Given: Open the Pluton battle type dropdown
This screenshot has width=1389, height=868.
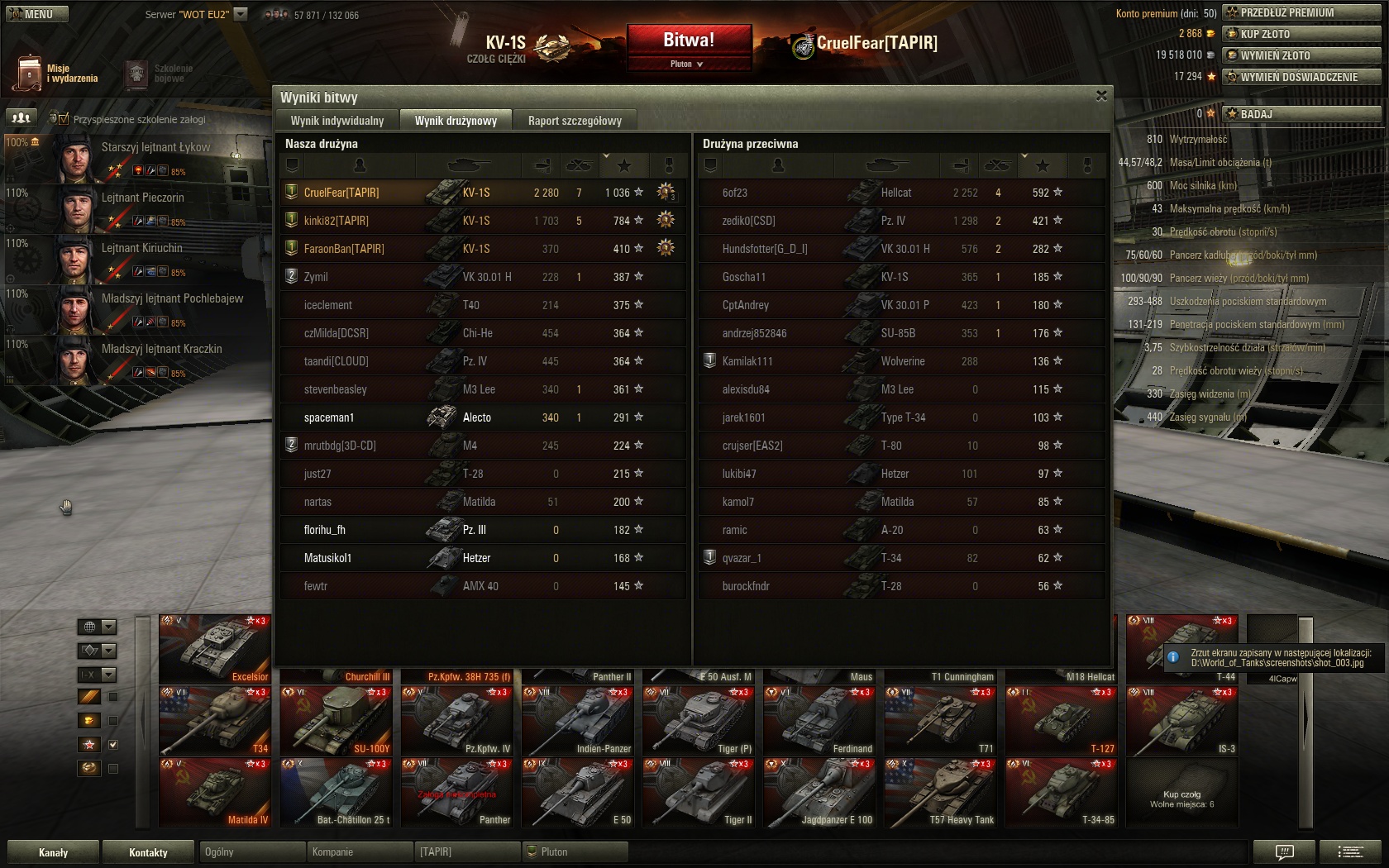Looking at the screenshot, I should [x=688, y=64].
